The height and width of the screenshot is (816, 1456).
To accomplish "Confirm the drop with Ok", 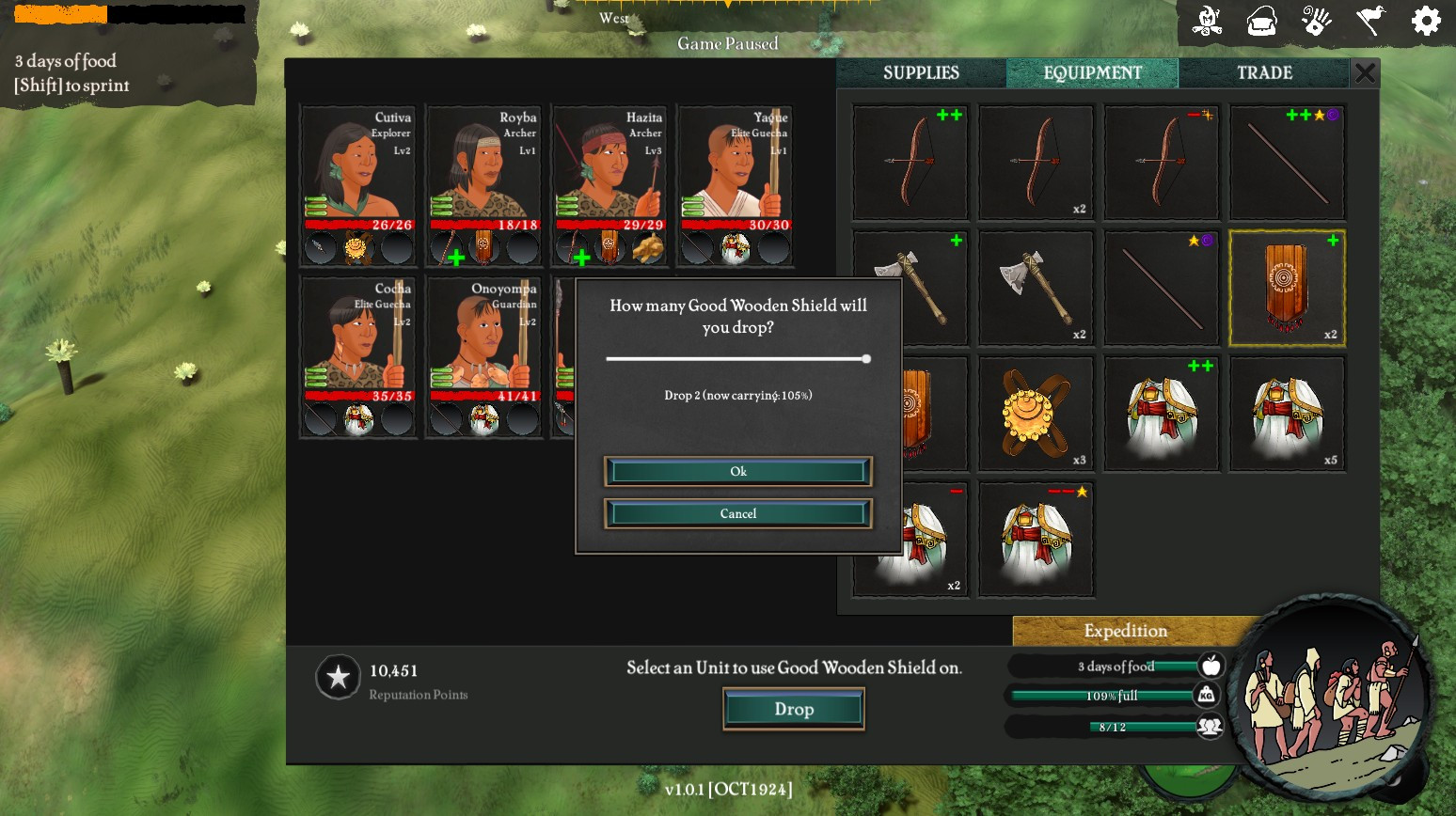I will click(x=738, y=471).
